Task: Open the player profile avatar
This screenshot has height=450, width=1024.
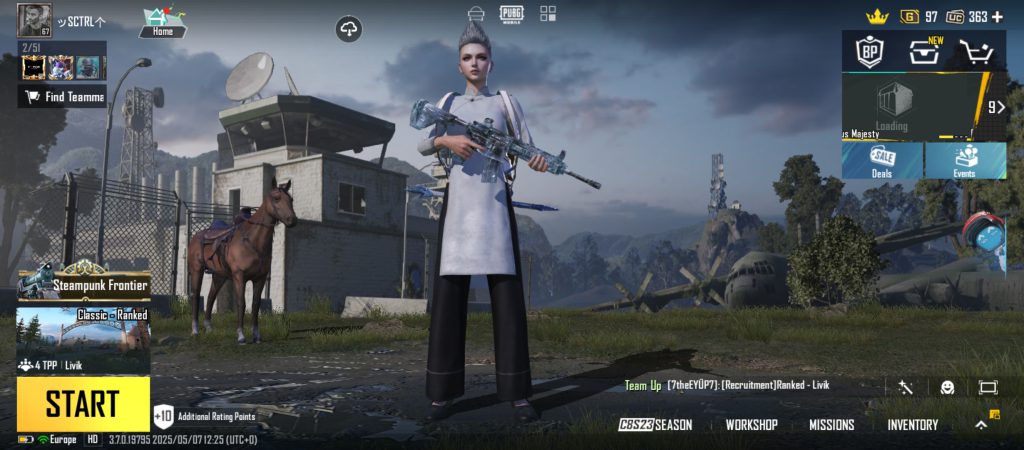Action: point(34,21)
